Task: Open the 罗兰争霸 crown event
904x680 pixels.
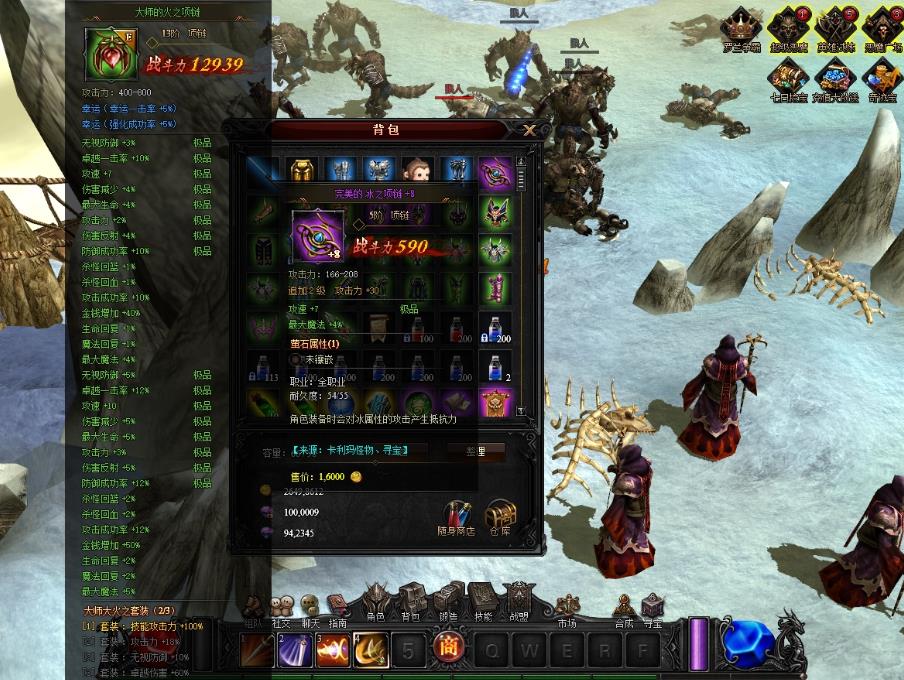Action: 742,27
